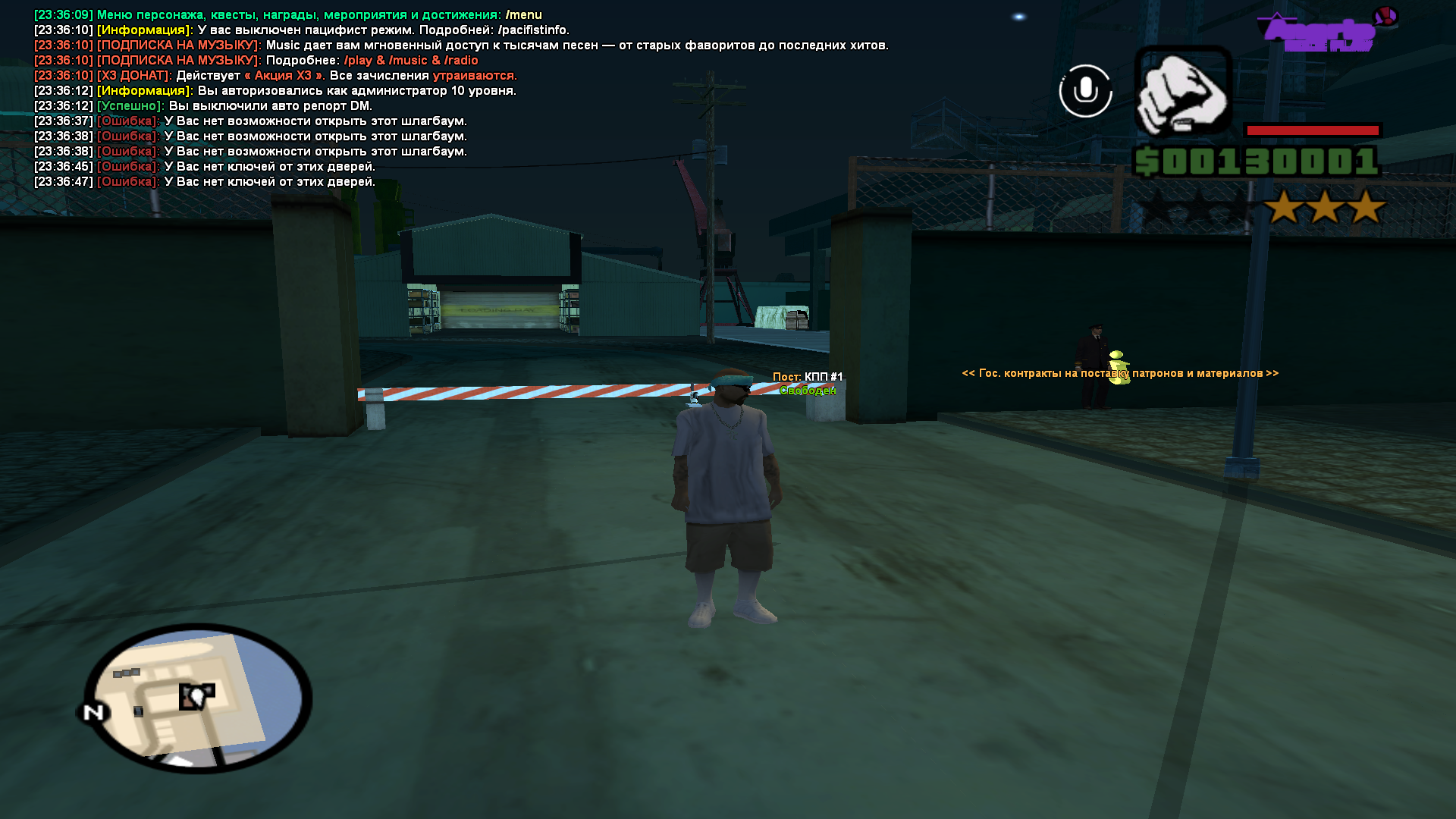Select the fist weapon icon
The width and height of the screenshot is (1456, 819).
[x=1182, y=93]
